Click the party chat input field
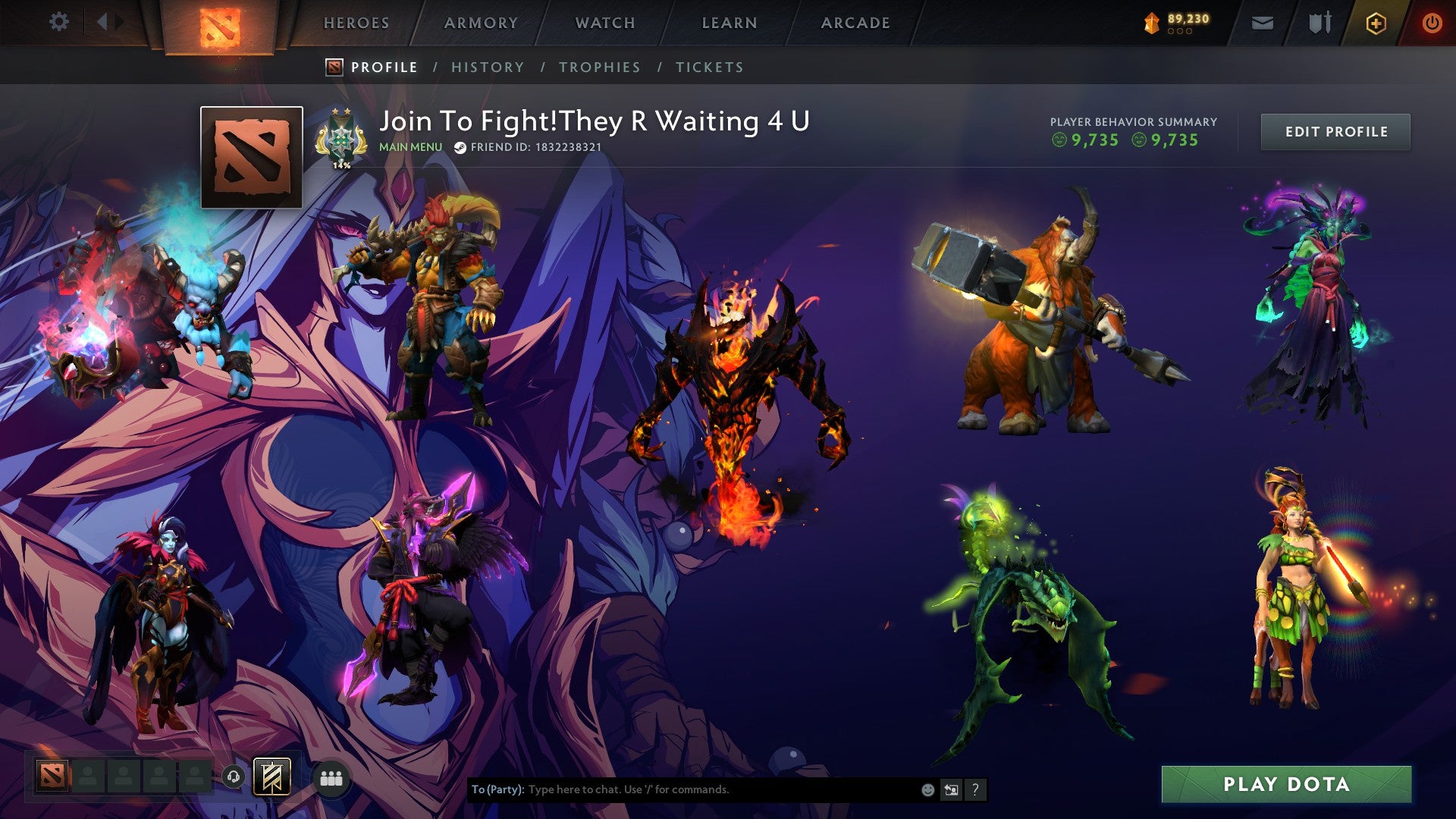Viewport: 1456px width, 819px height. tap(682, 789)
